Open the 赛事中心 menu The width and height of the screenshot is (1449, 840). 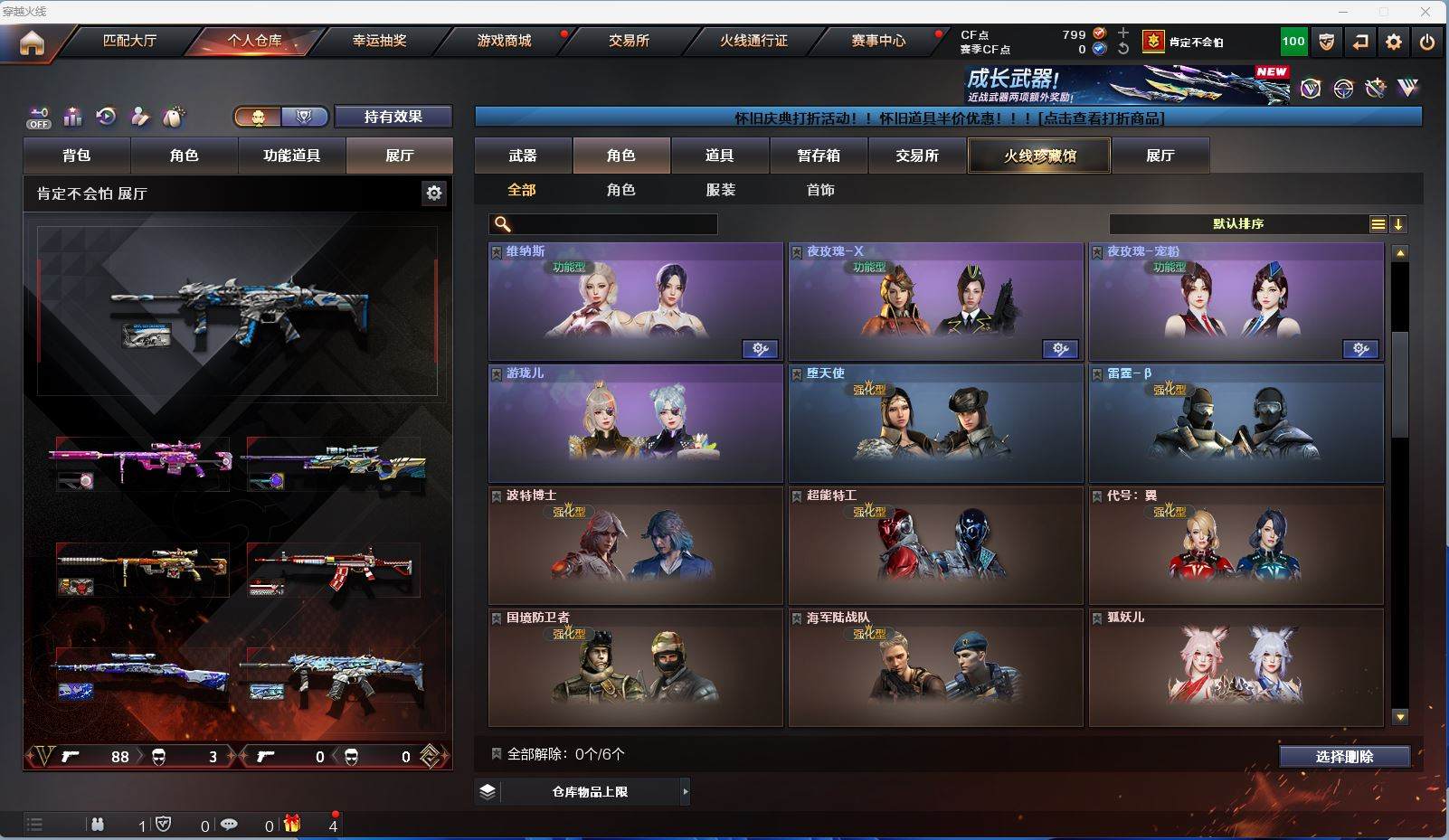[877, 41]
